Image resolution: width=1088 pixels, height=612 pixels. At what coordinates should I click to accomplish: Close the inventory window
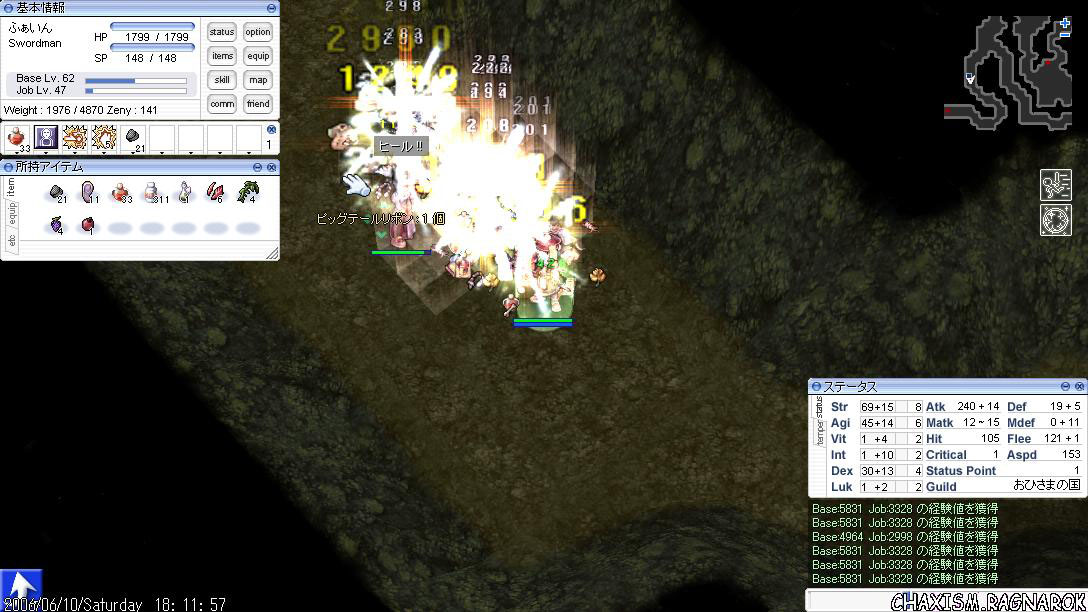[x=272, y=167]
